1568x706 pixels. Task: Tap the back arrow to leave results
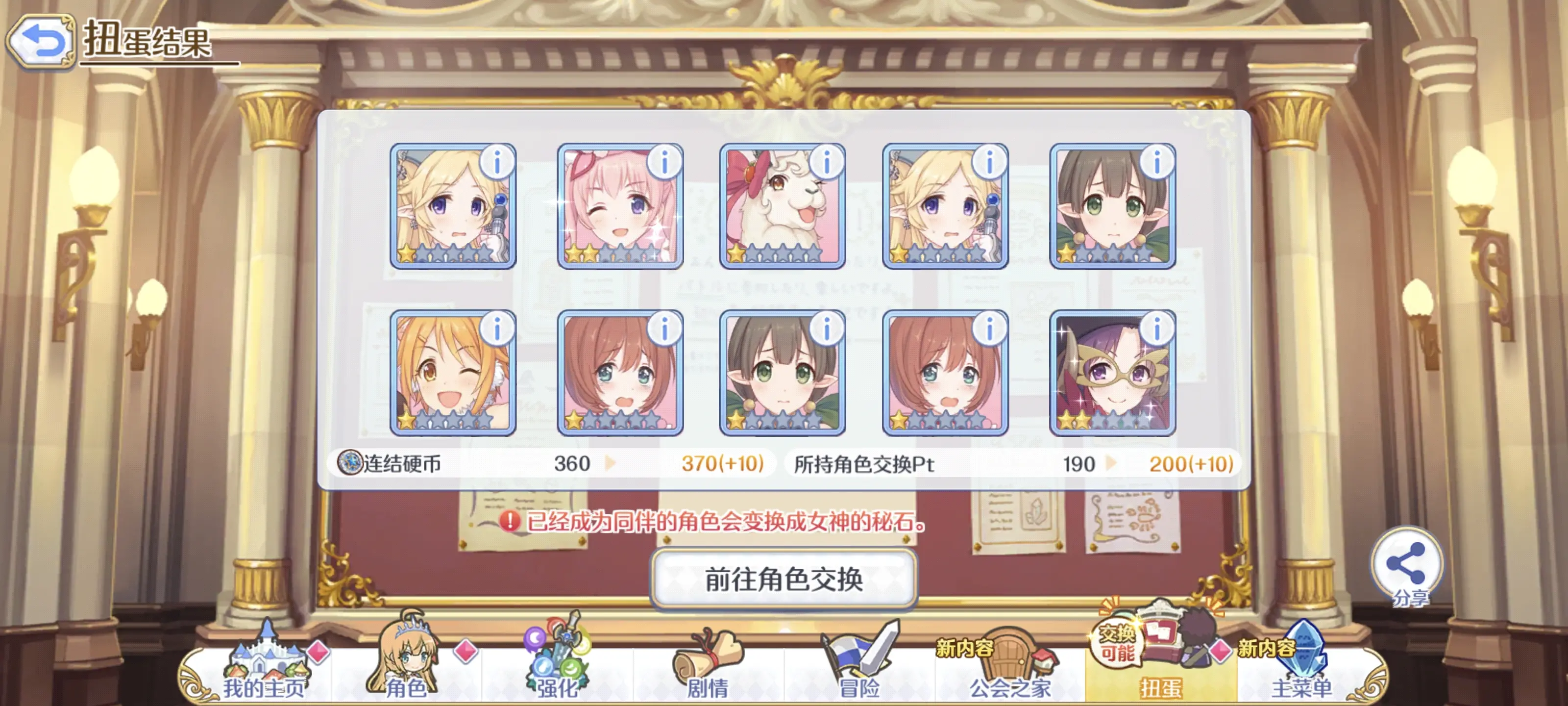pos(41,39)
